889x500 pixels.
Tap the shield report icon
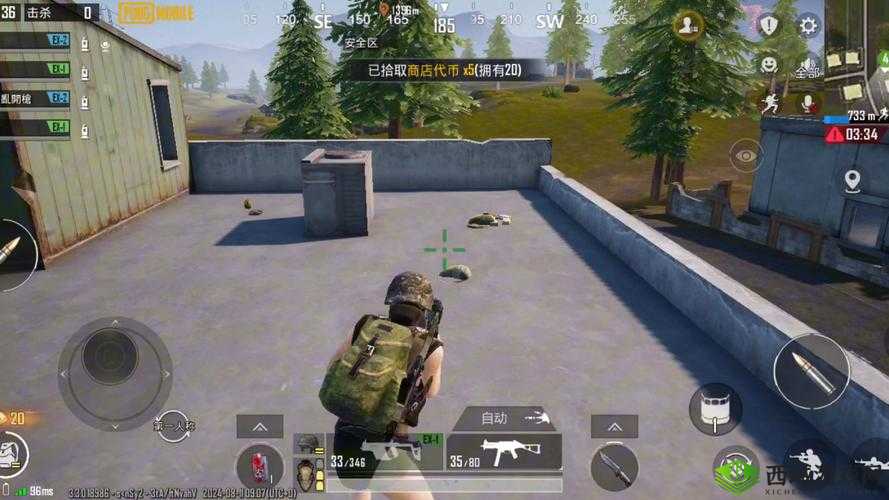pos(768,26)
